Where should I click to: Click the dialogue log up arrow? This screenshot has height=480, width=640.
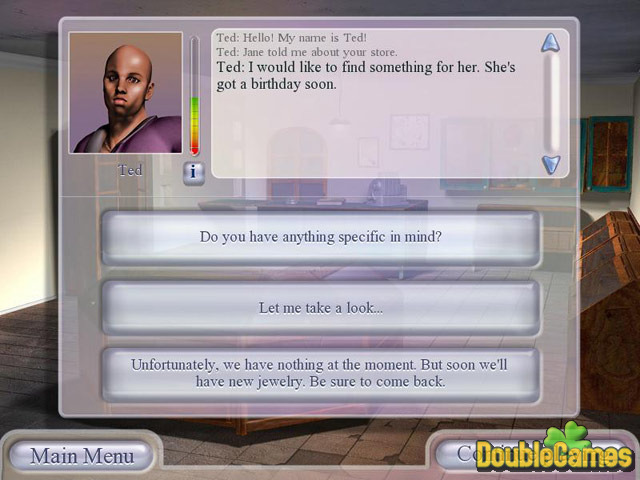point(550,43)
